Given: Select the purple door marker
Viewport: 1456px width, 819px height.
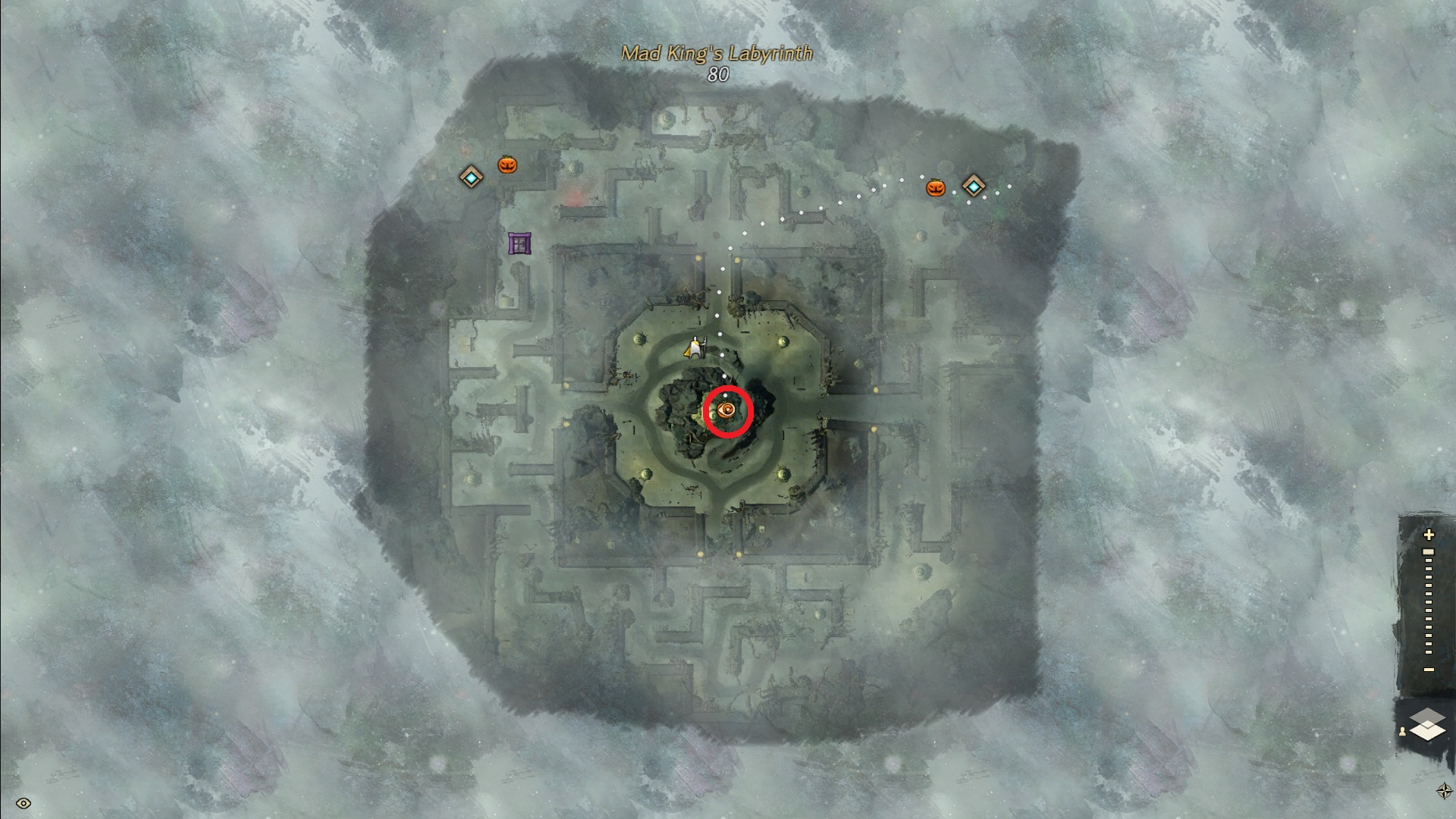Looking at the screenshot, I should tap(519, 243).
